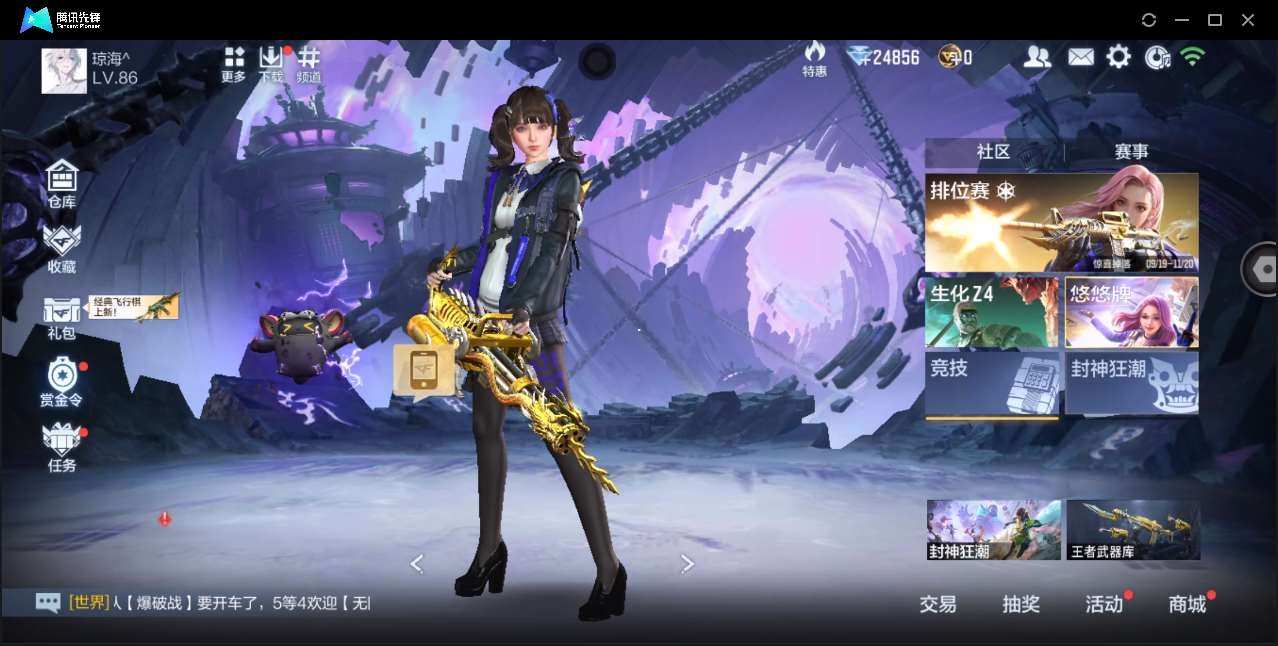Maximize the emulator window
The height and width of the screenshot is (646, 1278).
(x=1215, y=20)
